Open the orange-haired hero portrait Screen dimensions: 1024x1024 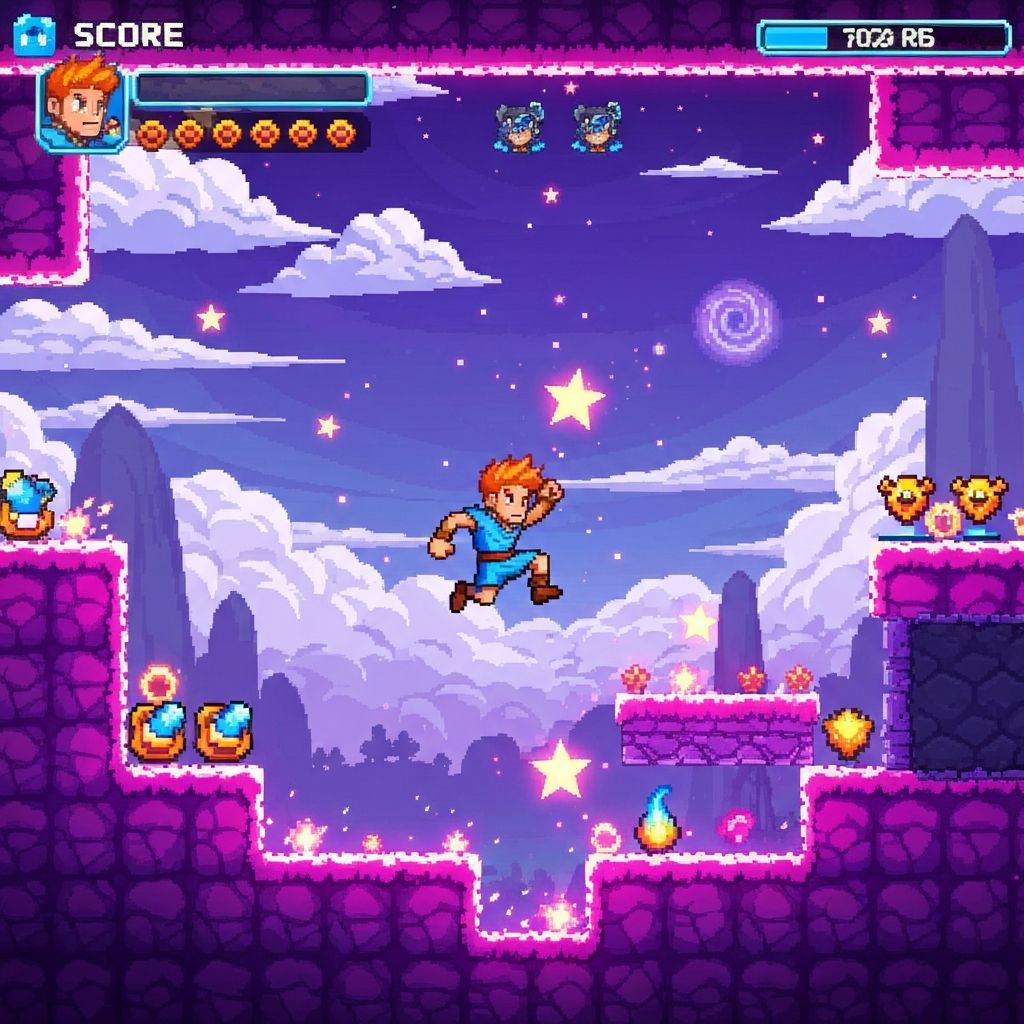pos(82,106)
